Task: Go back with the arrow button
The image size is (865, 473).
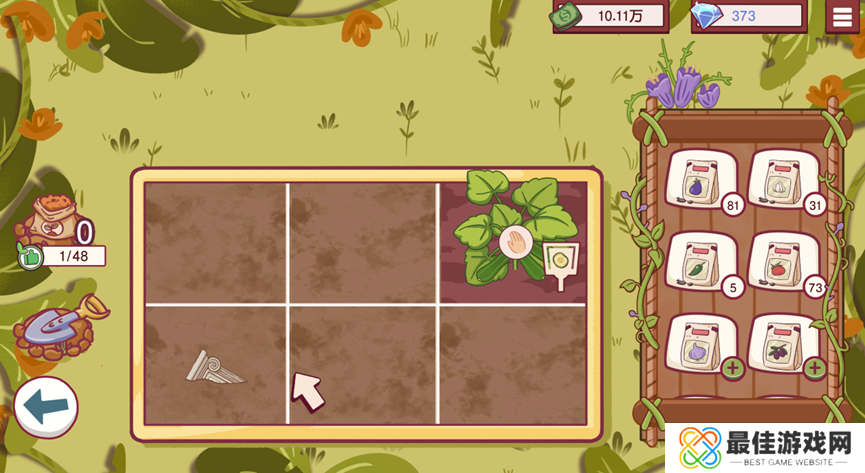Action: click(x=45, y=407)
